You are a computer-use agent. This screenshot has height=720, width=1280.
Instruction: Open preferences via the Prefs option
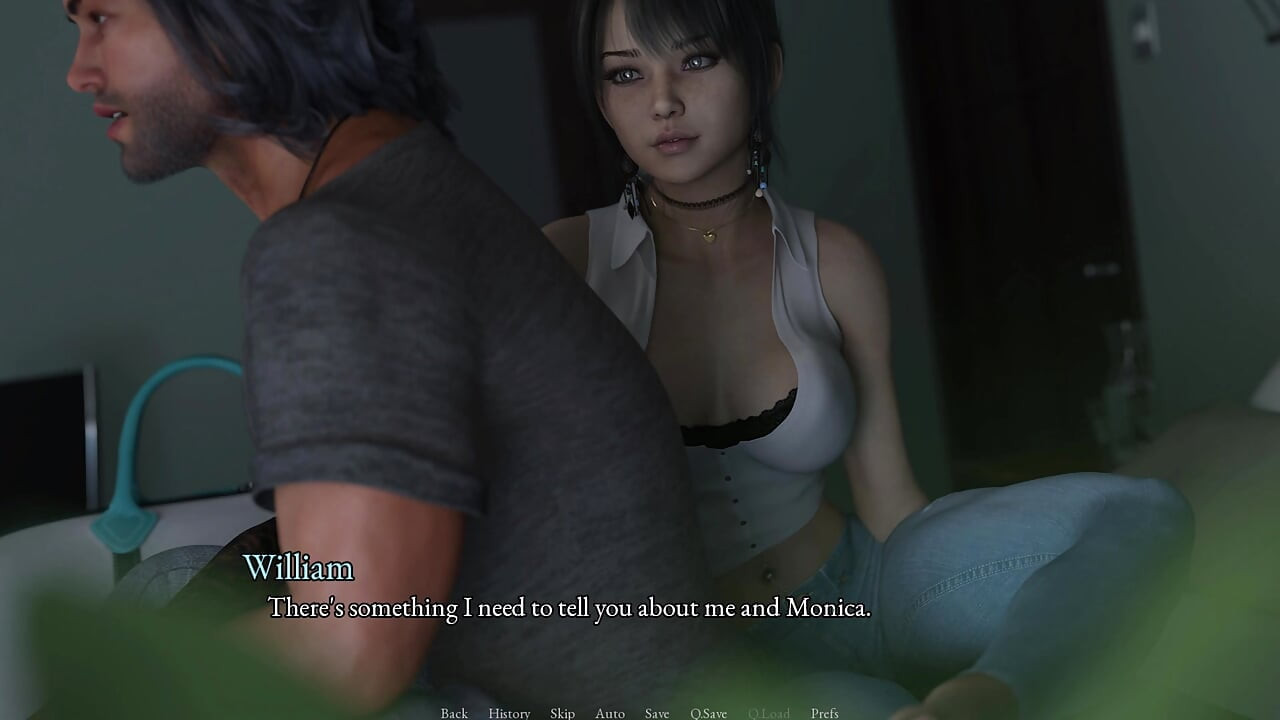[x=826, y=713]
